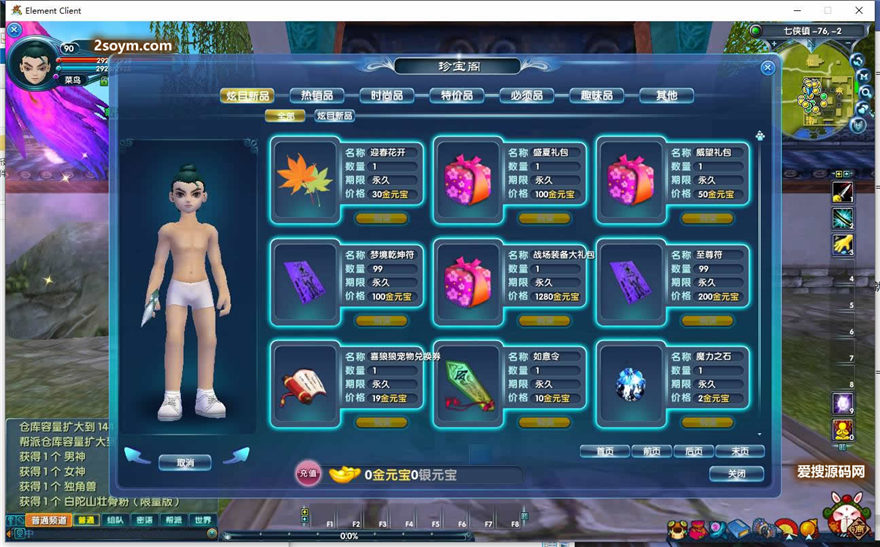Switch chat to the 世界 channel

coord(203,520)
